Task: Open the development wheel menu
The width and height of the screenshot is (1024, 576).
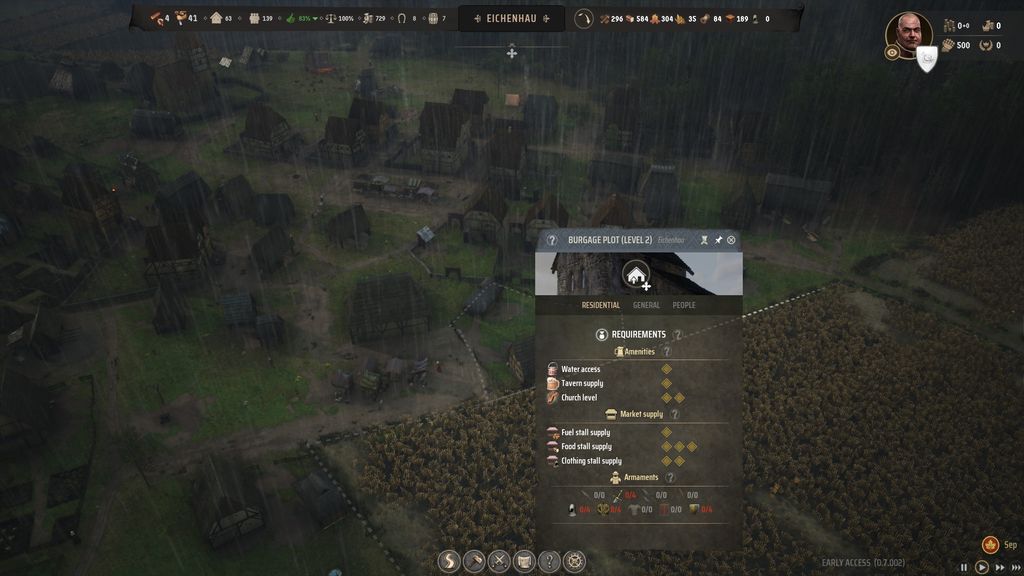Action: 574,562
